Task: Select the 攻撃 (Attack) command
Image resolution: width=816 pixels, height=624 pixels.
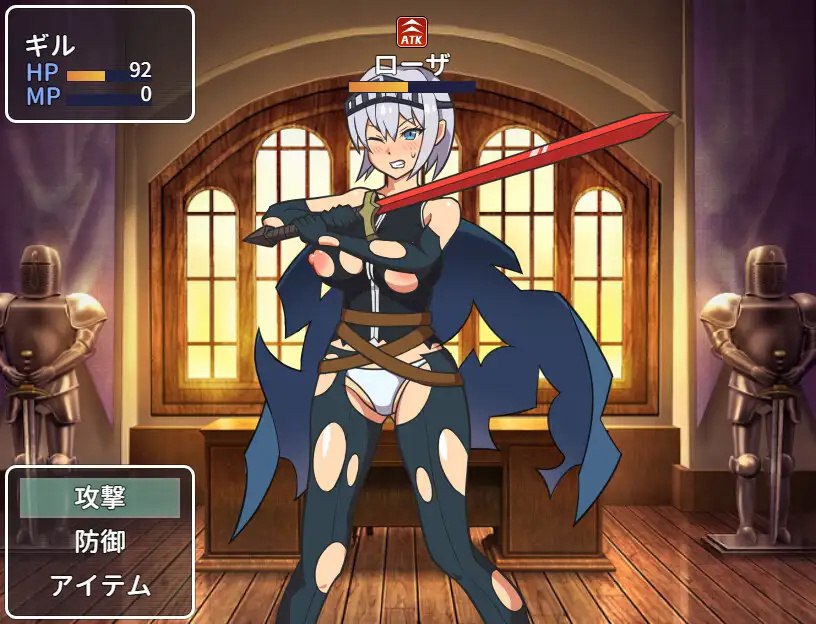Action: (100, 497)
